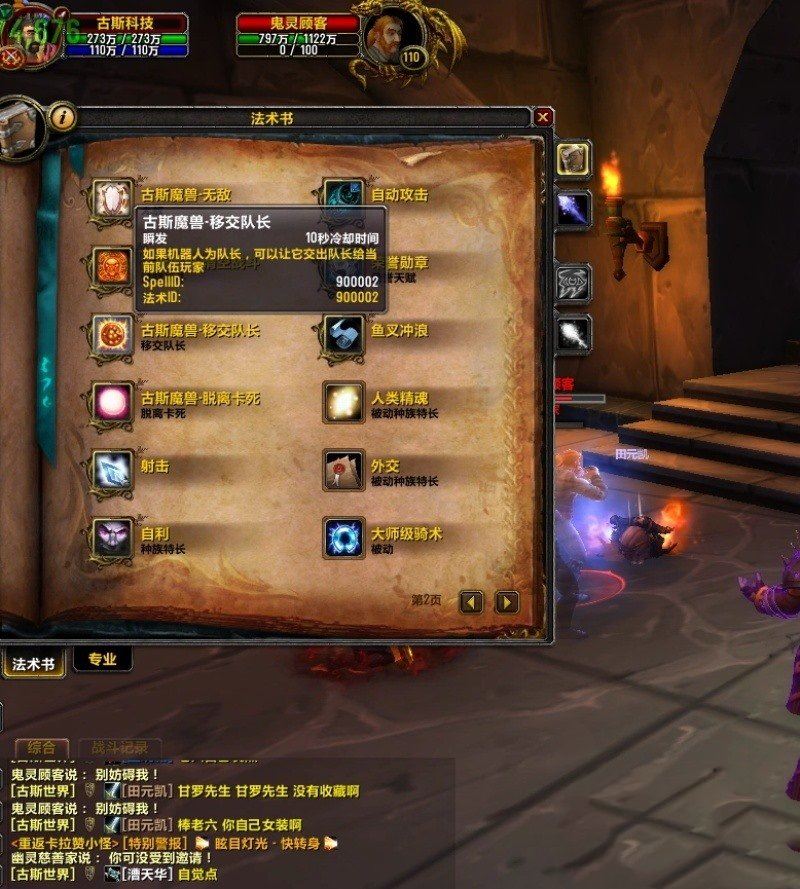Select the 古斯魔兽-移交队长 spell icon
This screenshot has height=889, width=800.
(x=112, y=334)
